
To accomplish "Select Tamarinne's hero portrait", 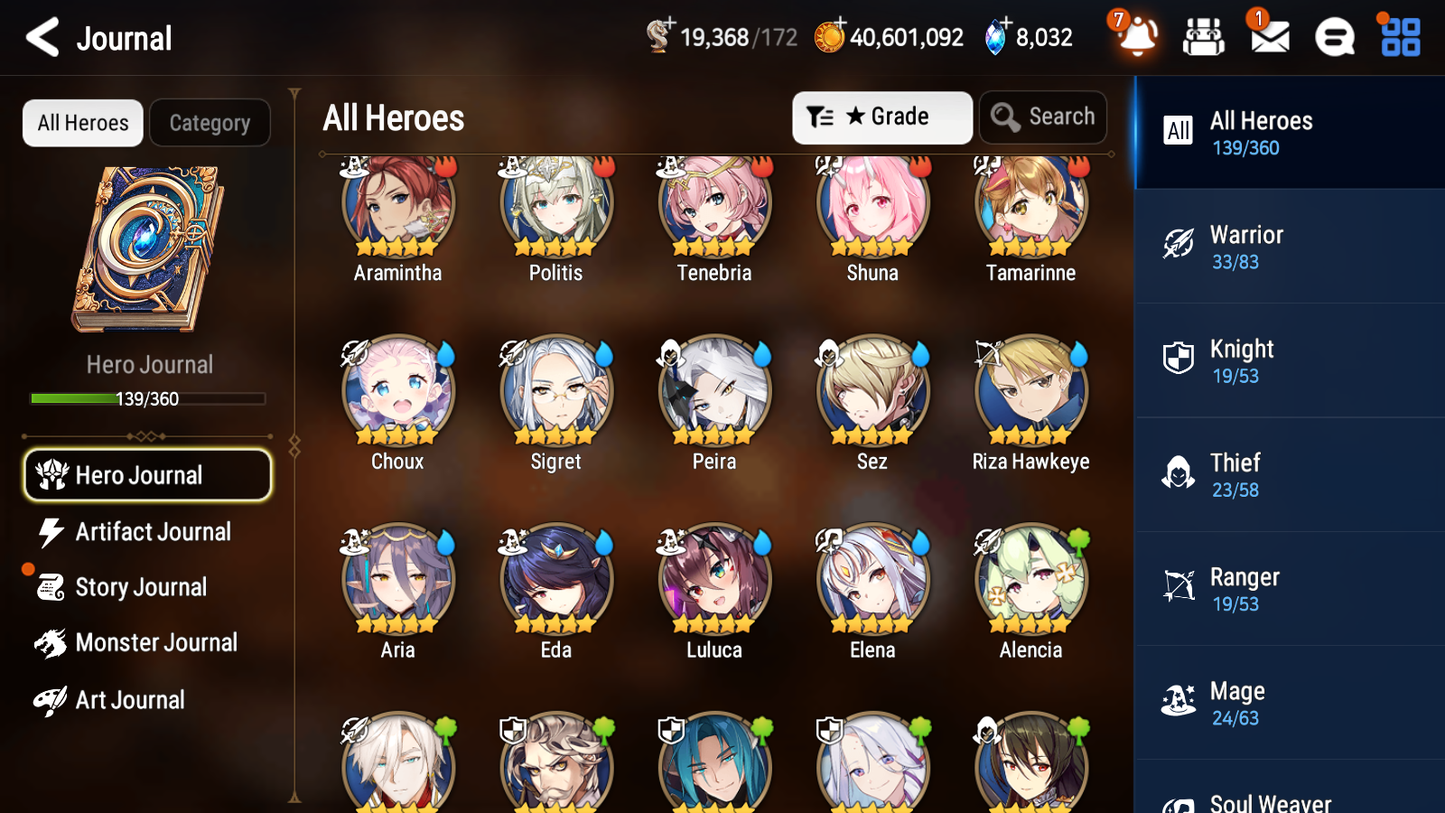I will click(x=1030, y=203).
